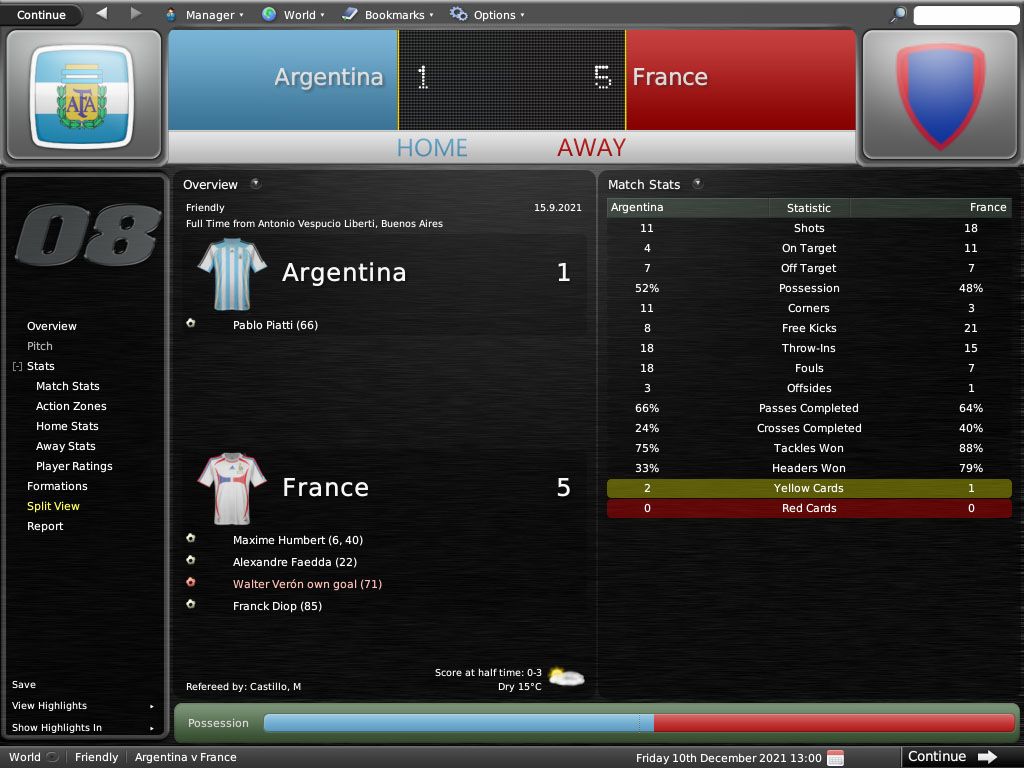This screenshot has width=1024, height=768.
Task: View Away Stats
Action: click(66, 446)
